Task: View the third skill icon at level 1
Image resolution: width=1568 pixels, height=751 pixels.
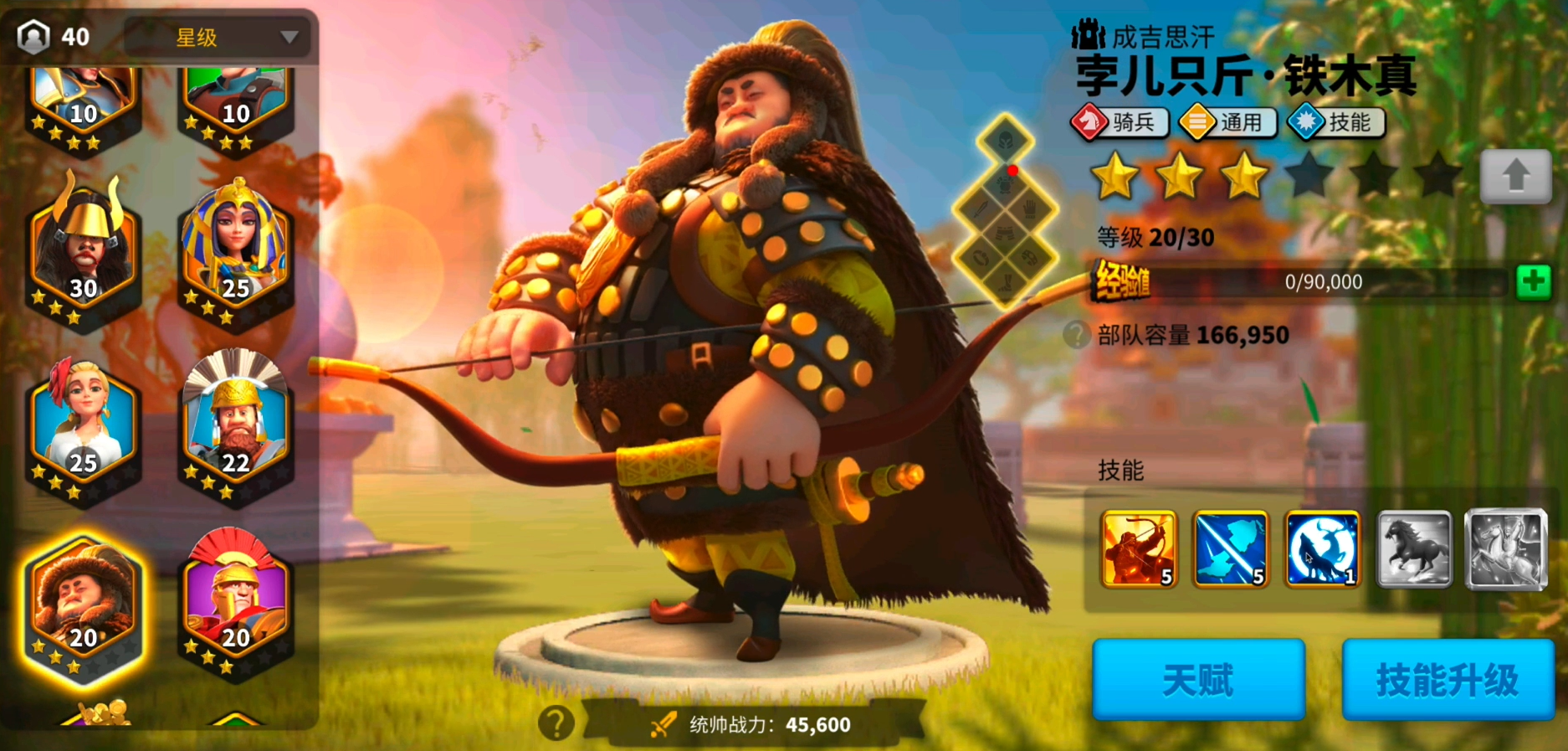Action: click(x=1322, y=551)
